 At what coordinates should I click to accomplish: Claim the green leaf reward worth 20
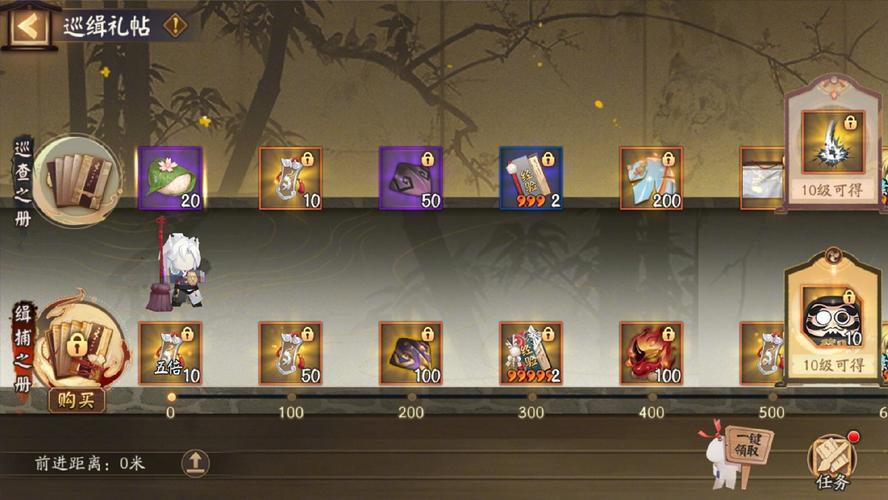point(170,178)
